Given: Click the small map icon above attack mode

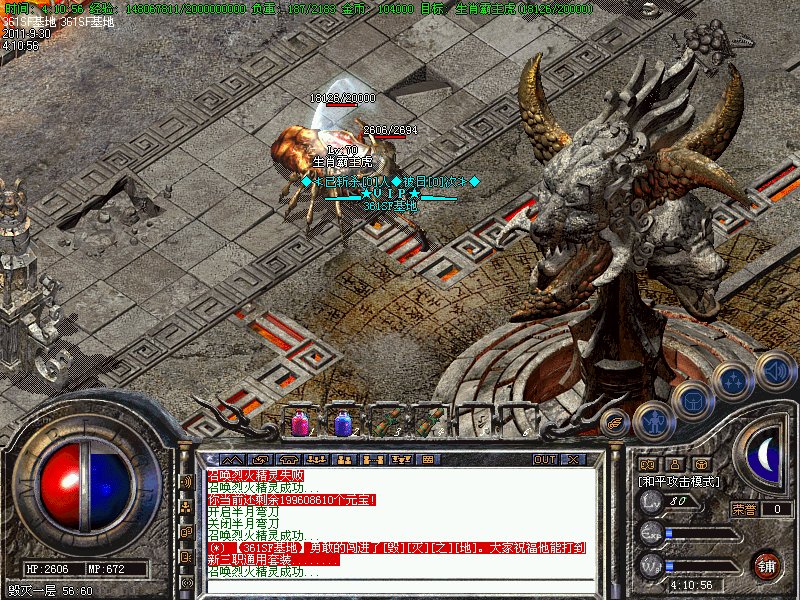Looking at the screenshot, I should pos(647,464).
